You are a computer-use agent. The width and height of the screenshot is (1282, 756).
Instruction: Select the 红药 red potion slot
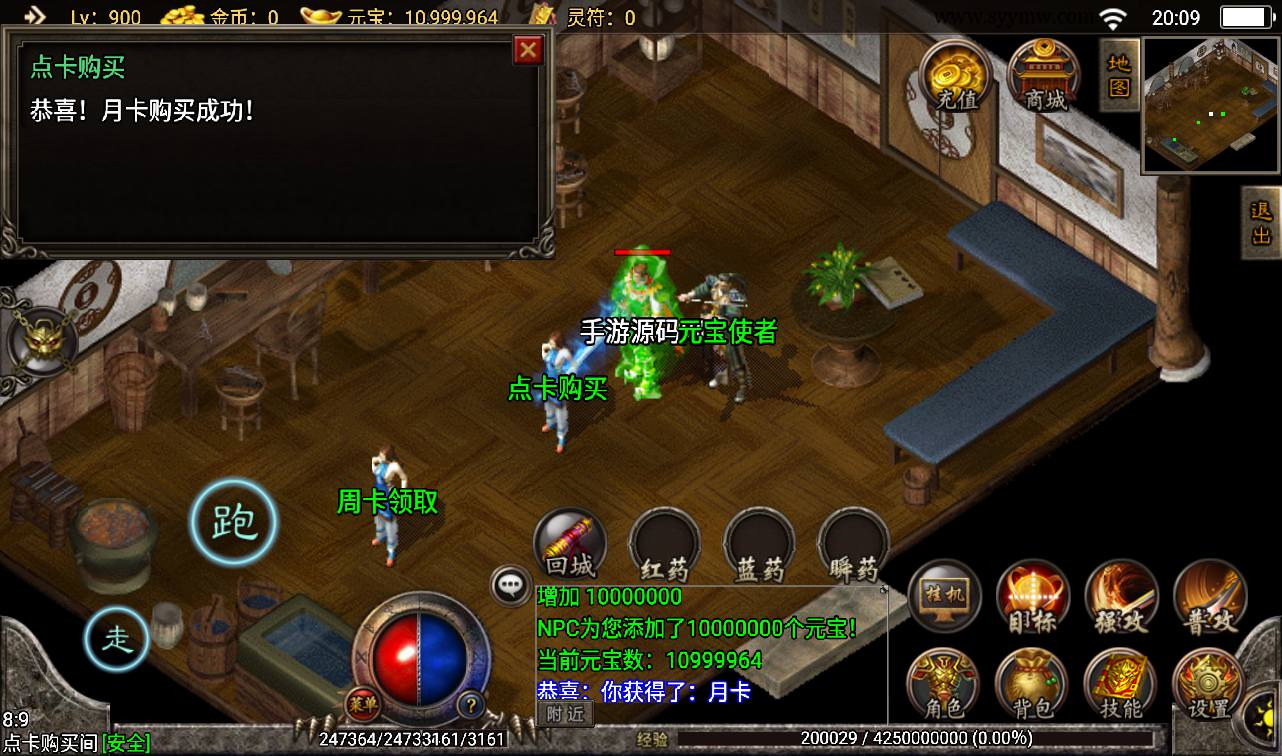point(664,547)
